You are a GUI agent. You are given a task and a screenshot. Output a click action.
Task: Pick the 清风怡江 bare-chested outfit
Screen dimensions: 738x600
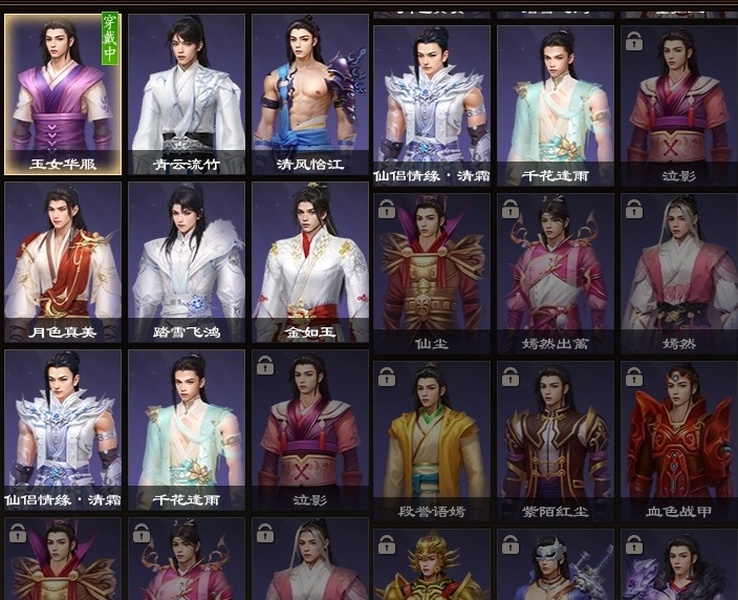[x=309, y=95]
